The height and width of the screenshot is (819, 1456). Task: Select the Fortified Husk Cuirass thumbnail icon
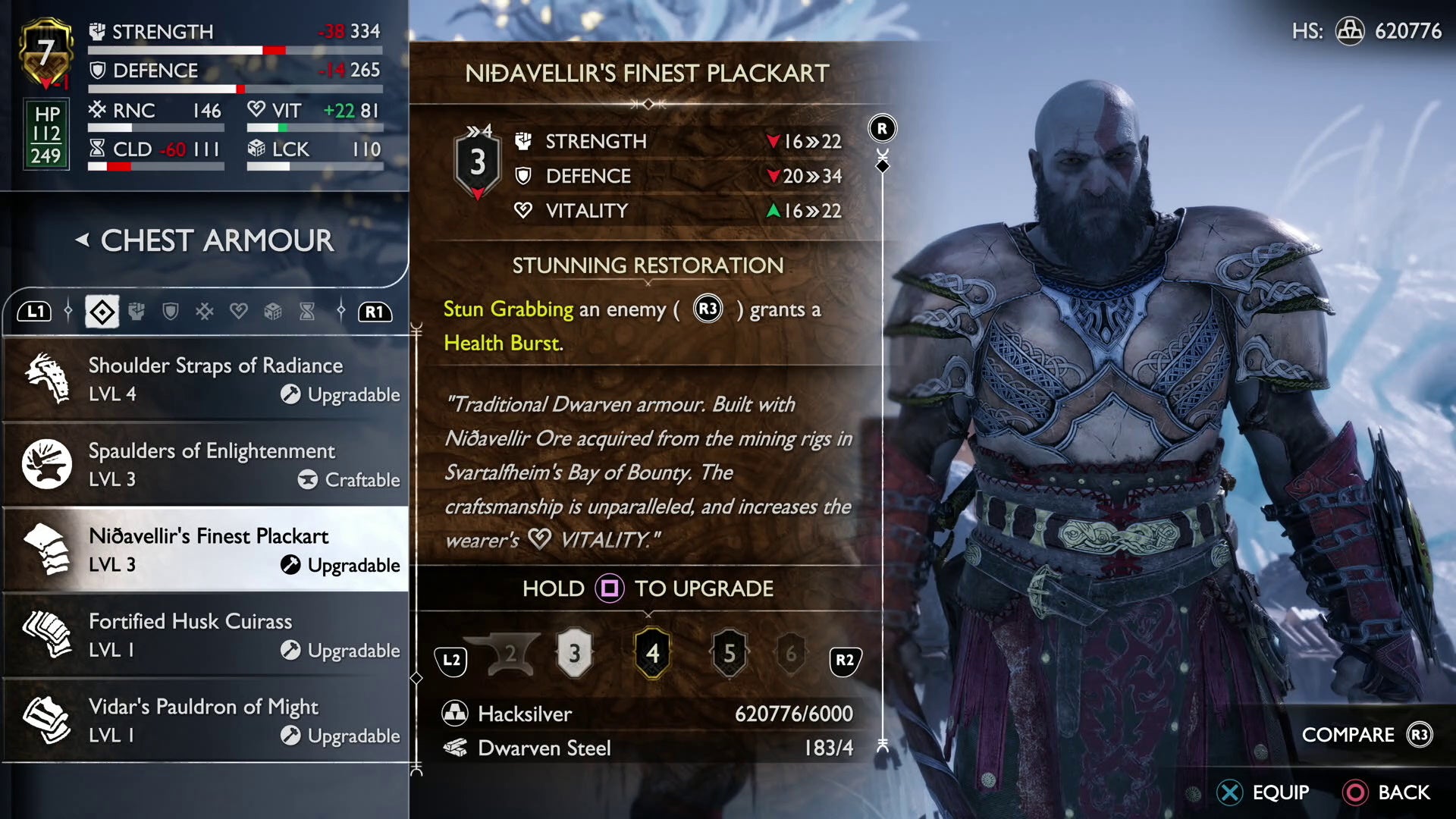pos(45,635)
